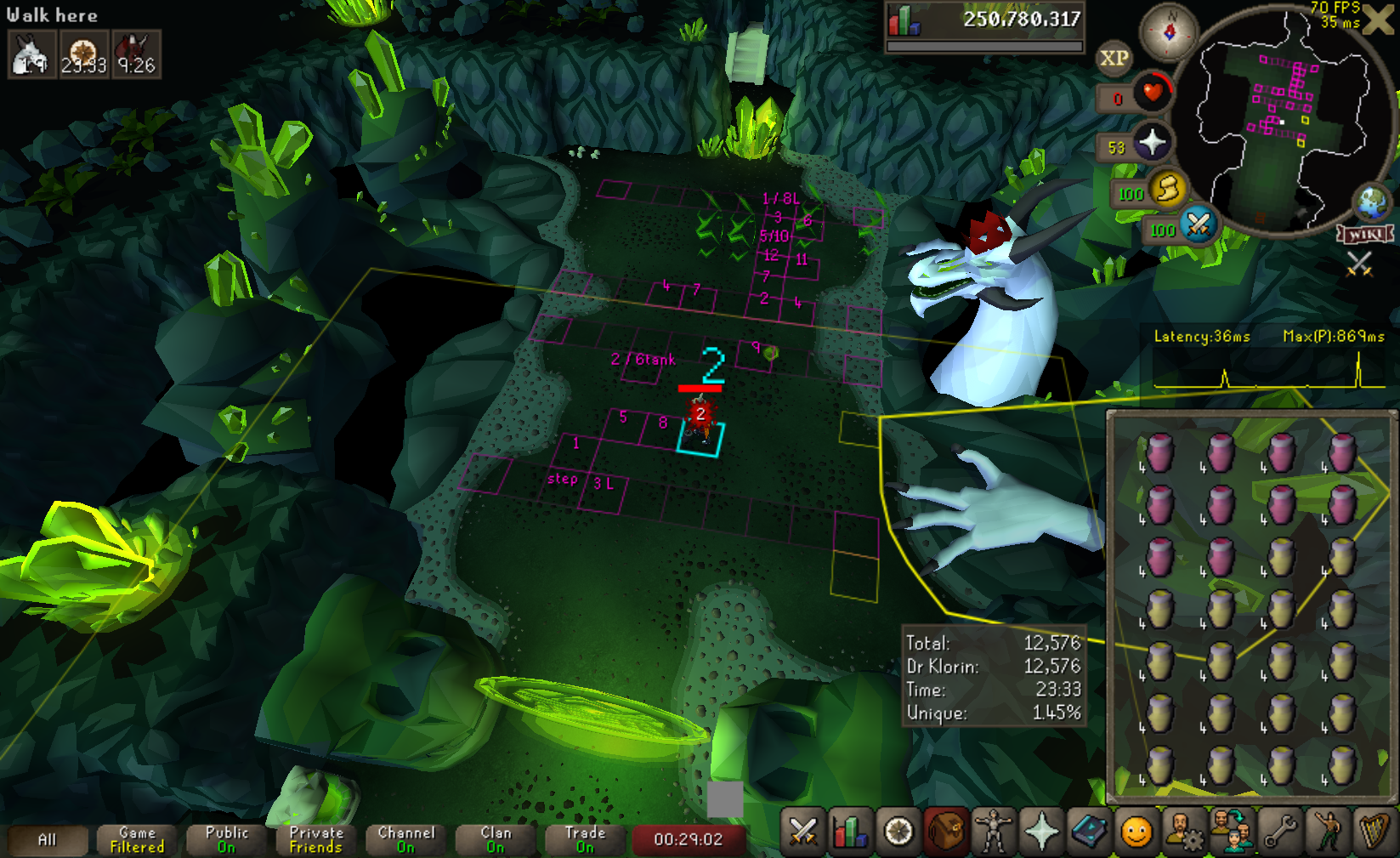
Task: Activate quick prayers orb
Action: tap(1152, 142)
